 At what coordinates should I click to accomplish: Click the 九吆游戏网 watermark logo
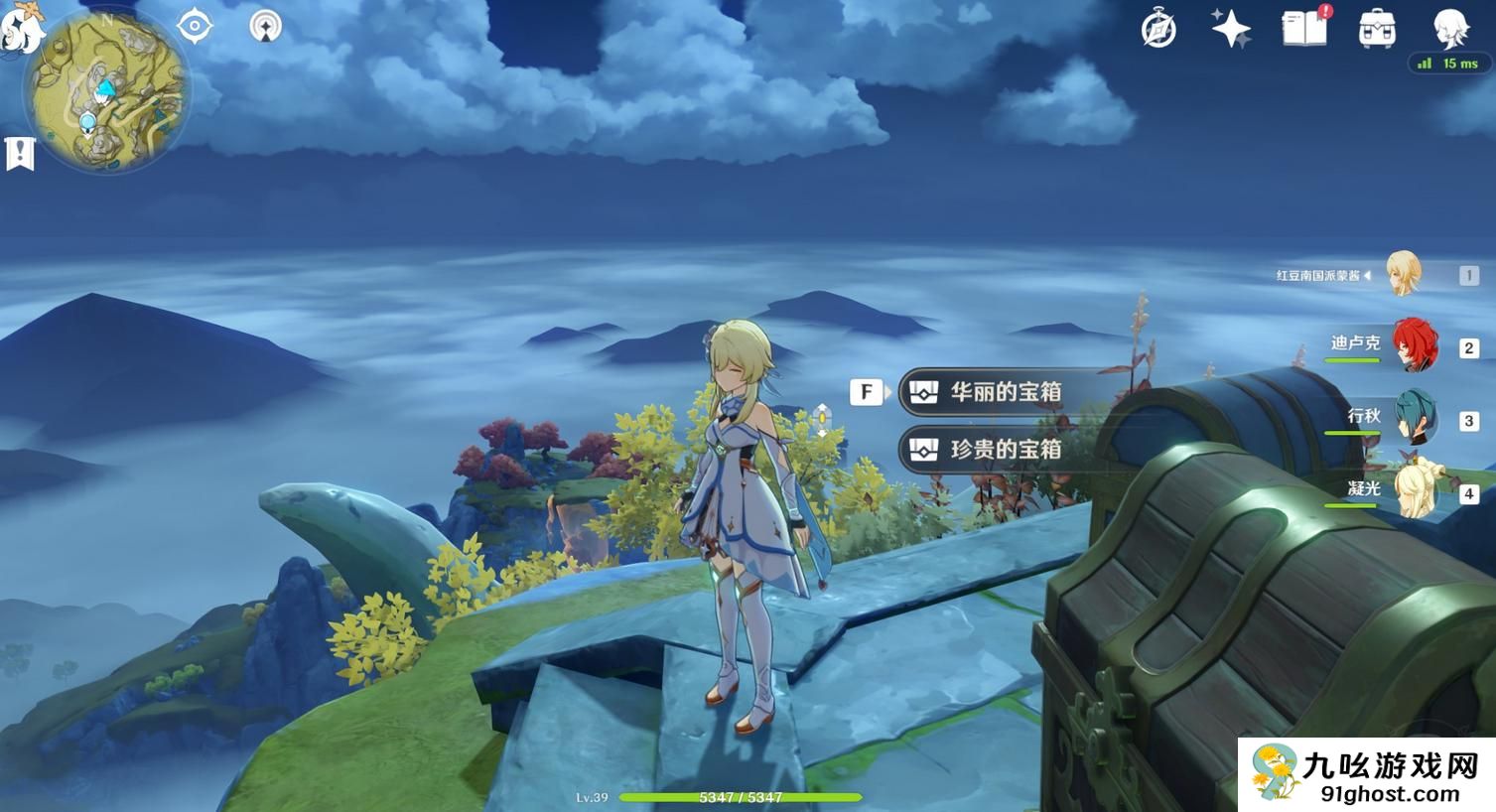point(1366,775)
